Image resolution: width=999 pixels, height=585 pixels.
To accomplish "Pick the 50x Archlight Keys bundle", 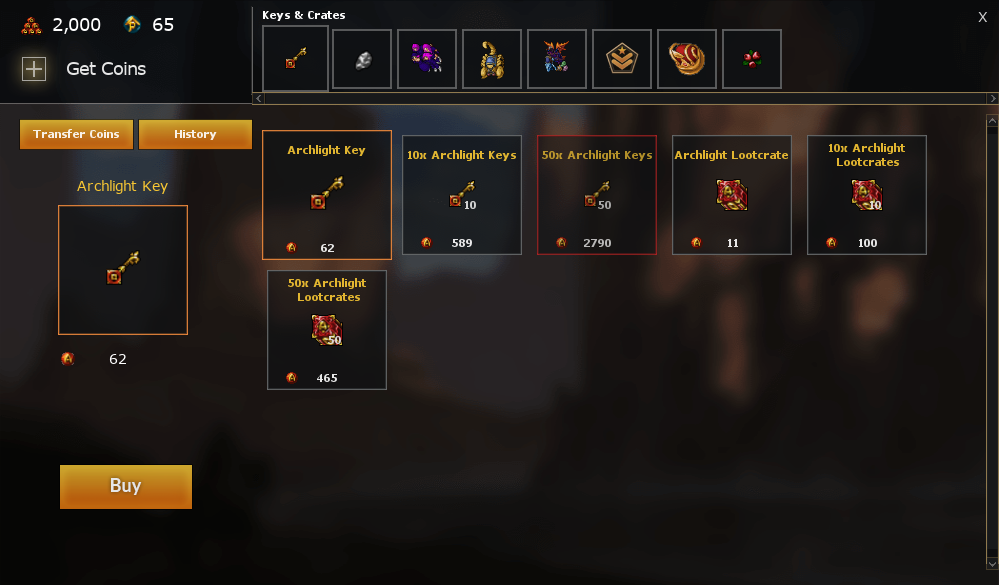I will tap(597, 194).
